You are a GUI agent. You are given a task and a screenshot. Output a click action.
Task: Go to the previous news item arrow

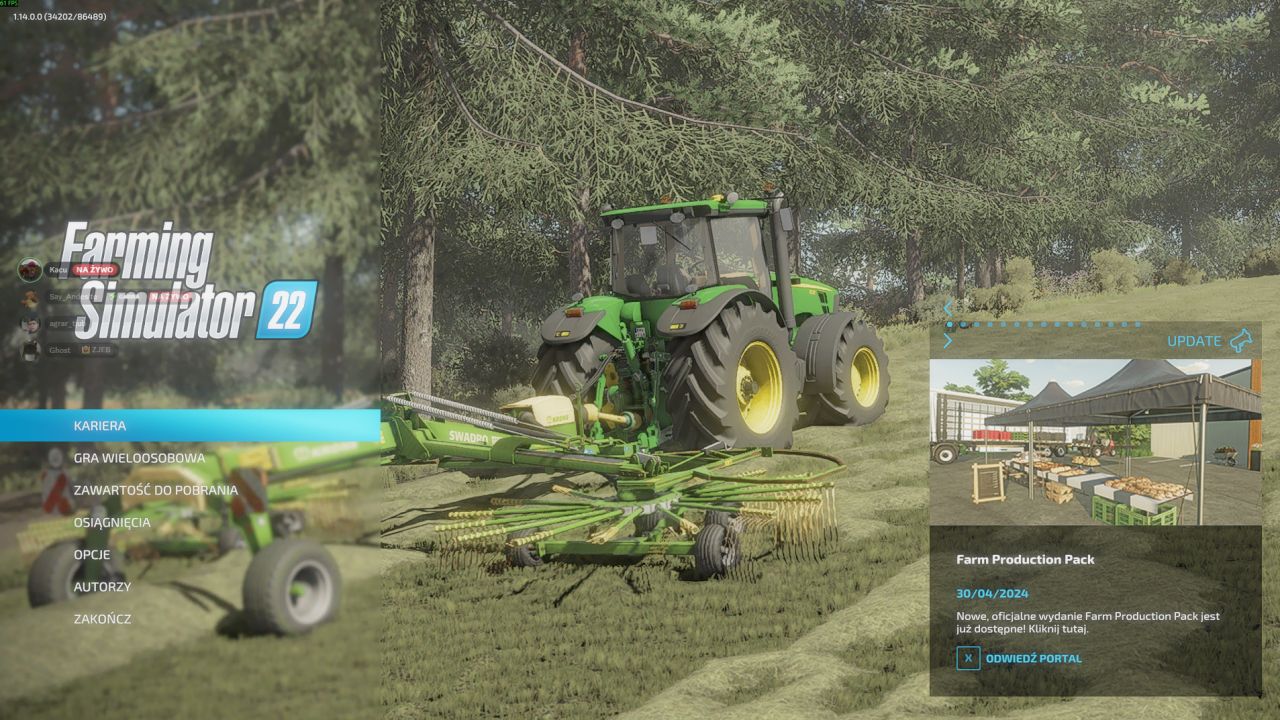point(948,308)
